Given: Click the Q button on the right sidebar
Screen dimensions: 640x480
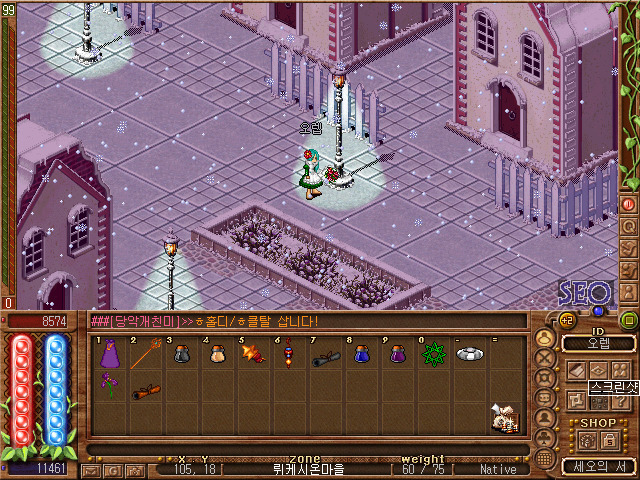Looking at the screenshot, I should click(629, 225).
